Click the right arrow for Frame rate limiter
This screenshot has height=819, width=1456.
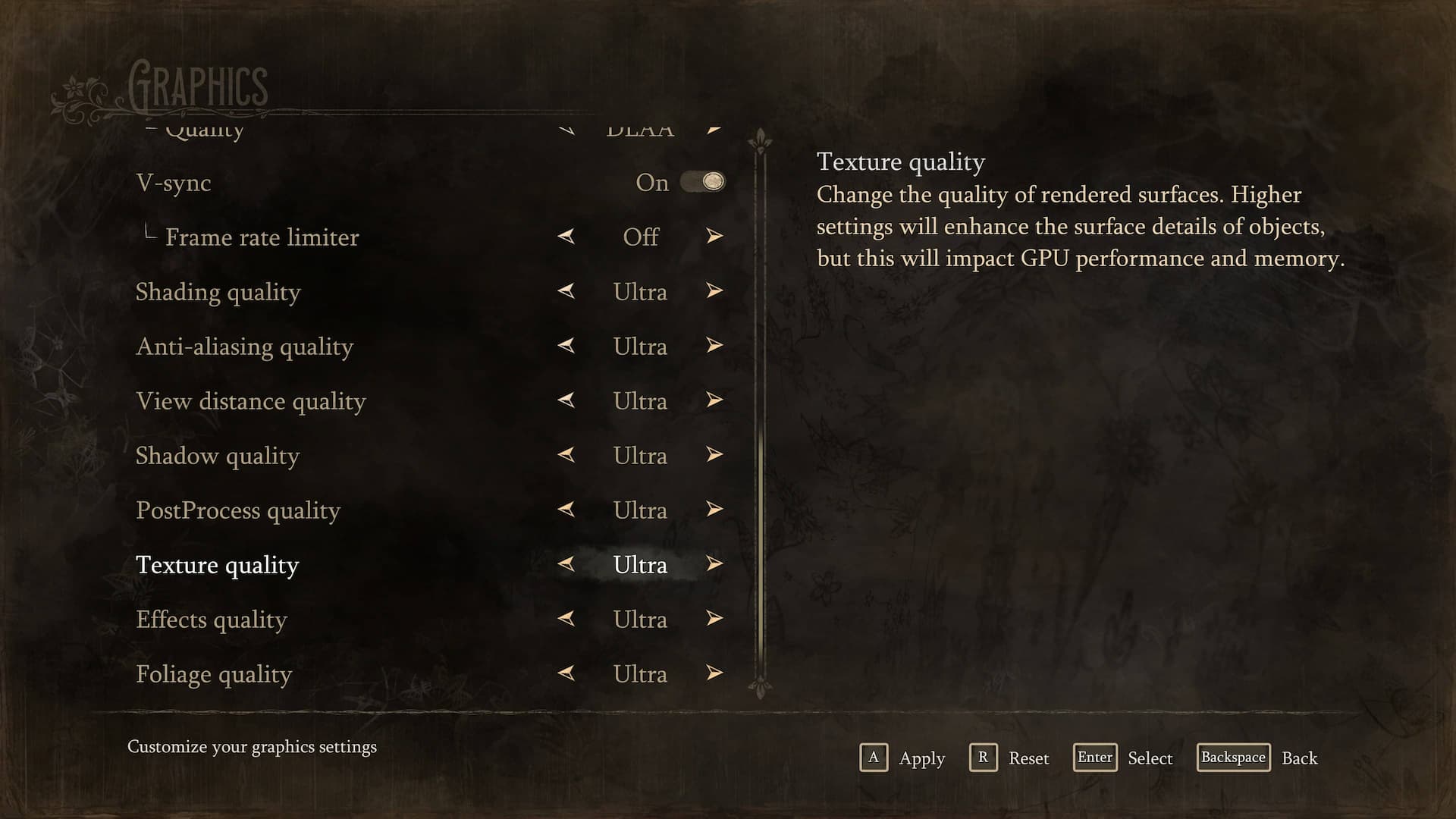click(x=714, y=237)
